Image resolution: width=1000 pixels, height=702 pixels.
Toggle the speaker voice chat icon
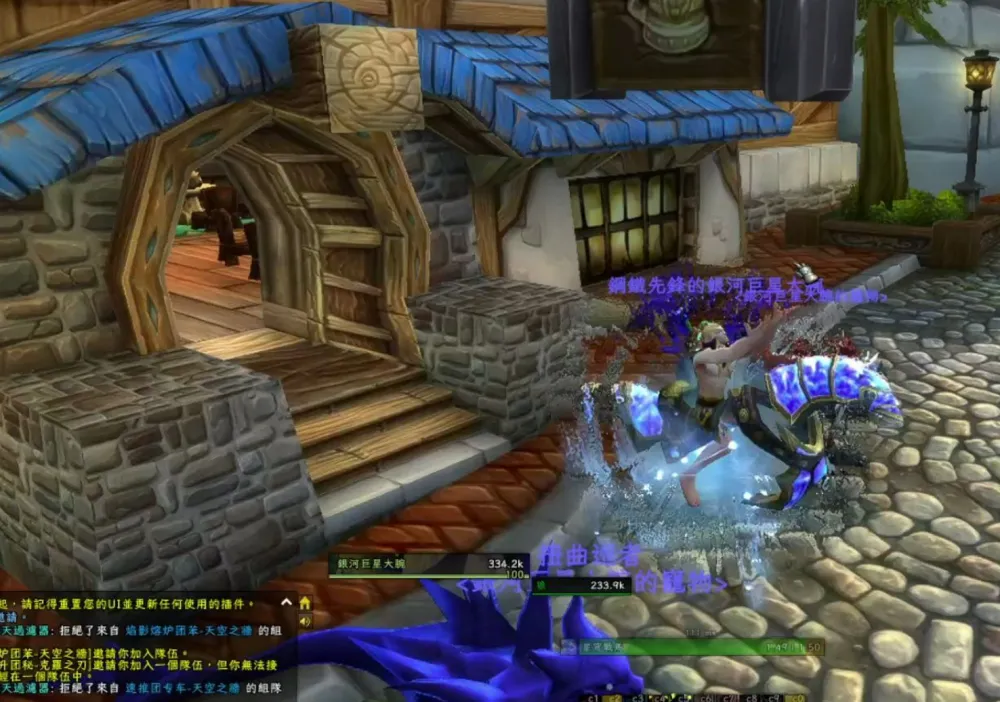tap(304, 621)
